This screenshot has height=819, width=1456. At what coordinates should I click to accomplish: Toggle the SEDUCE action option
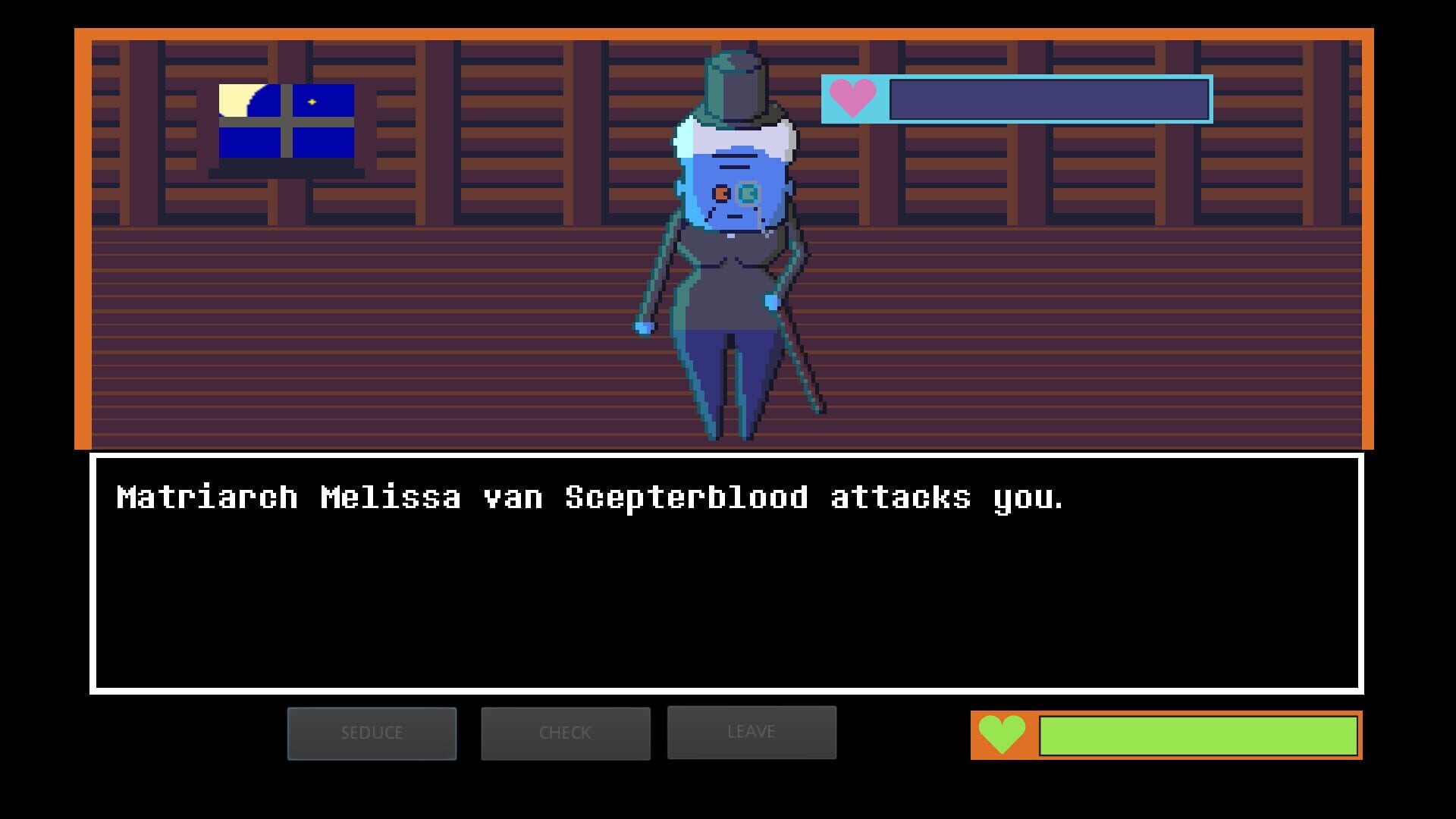pos(372,733)
